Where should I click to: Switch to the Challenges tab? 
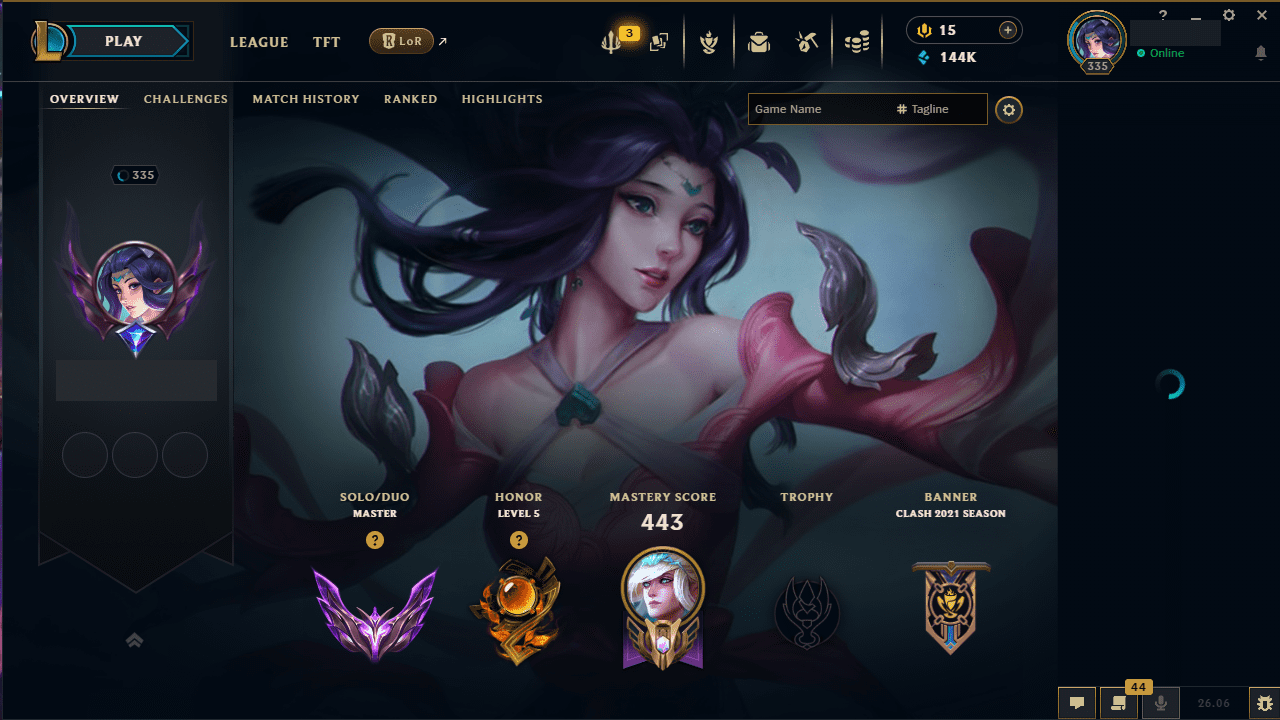(186, 99)
